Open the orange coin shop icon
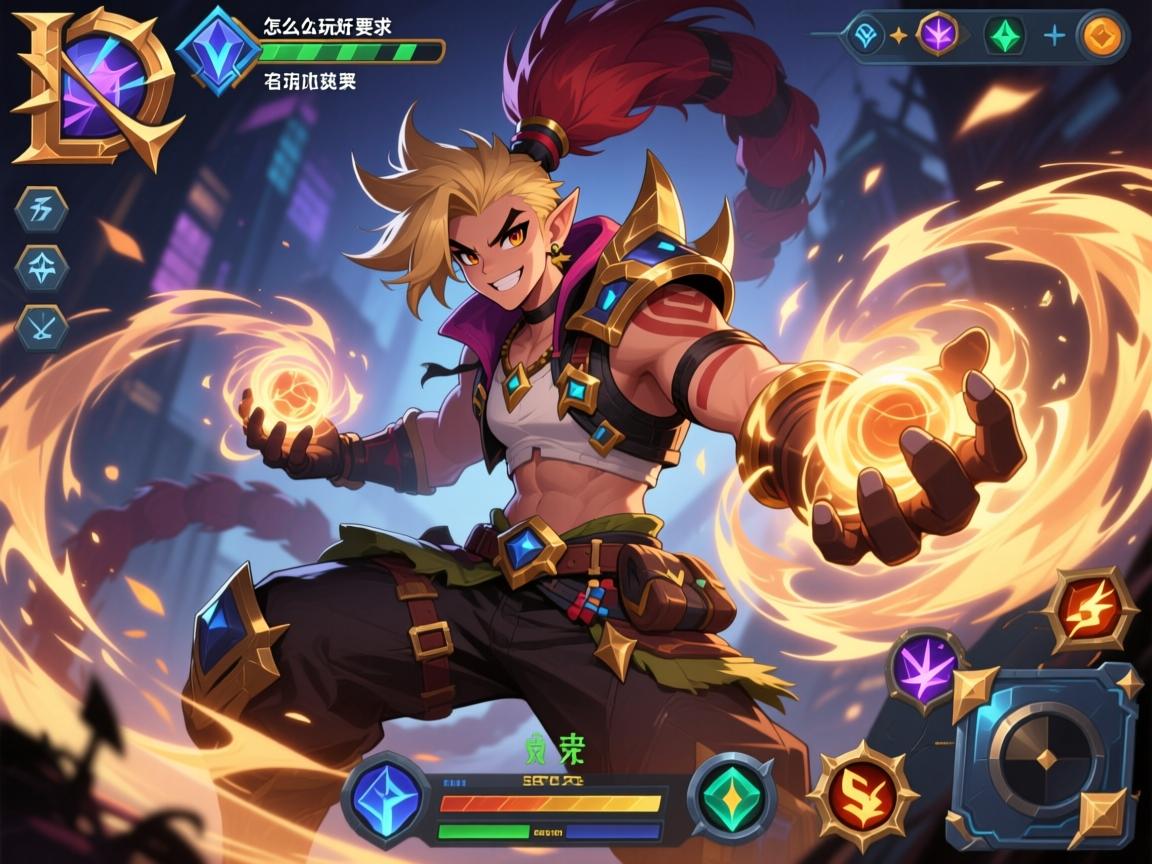The width and height of the screenshot is (1152, 864). point(1102,36)
